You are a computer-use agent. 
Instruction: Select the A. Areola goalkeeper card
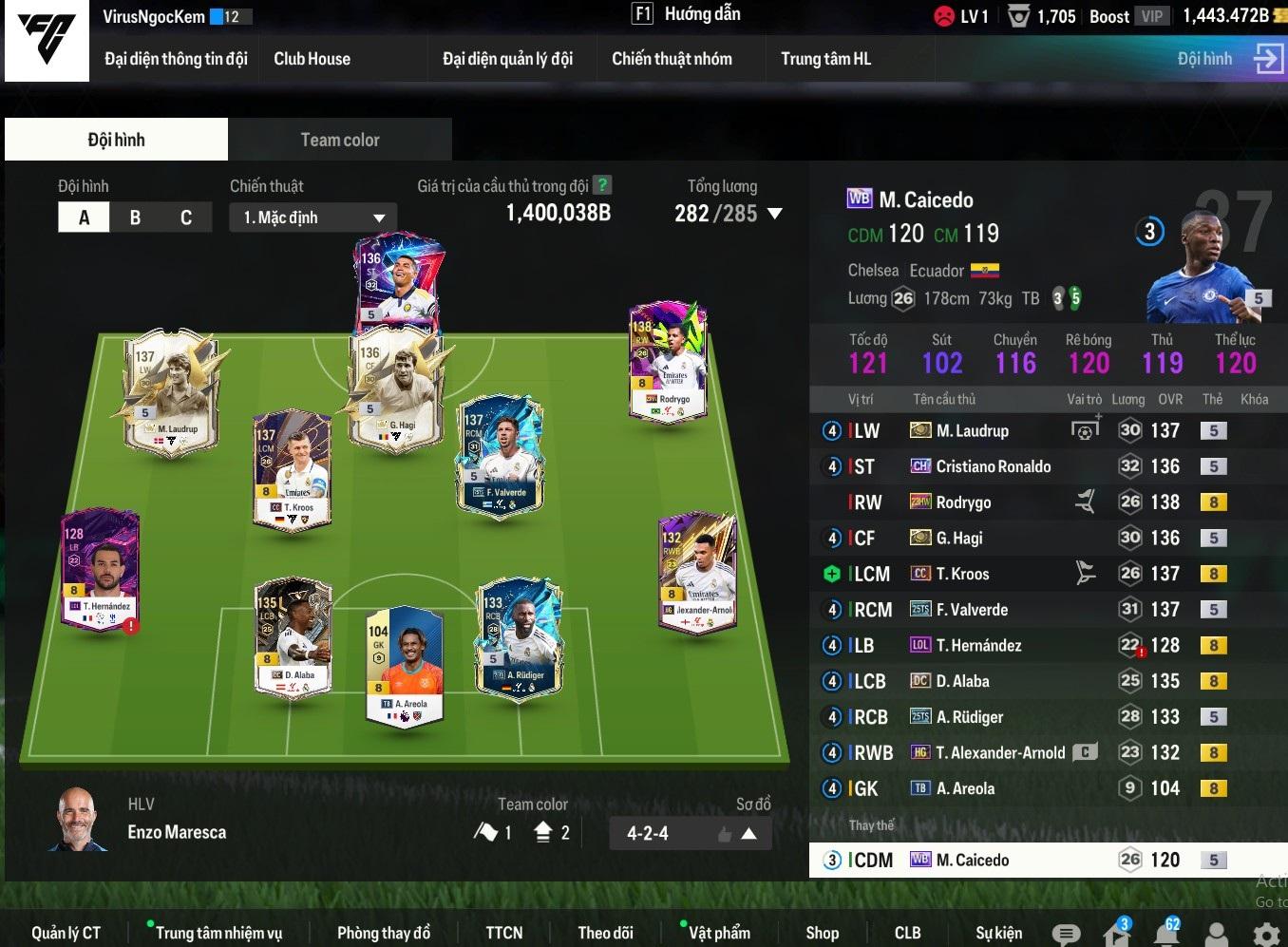pos(405,667)
